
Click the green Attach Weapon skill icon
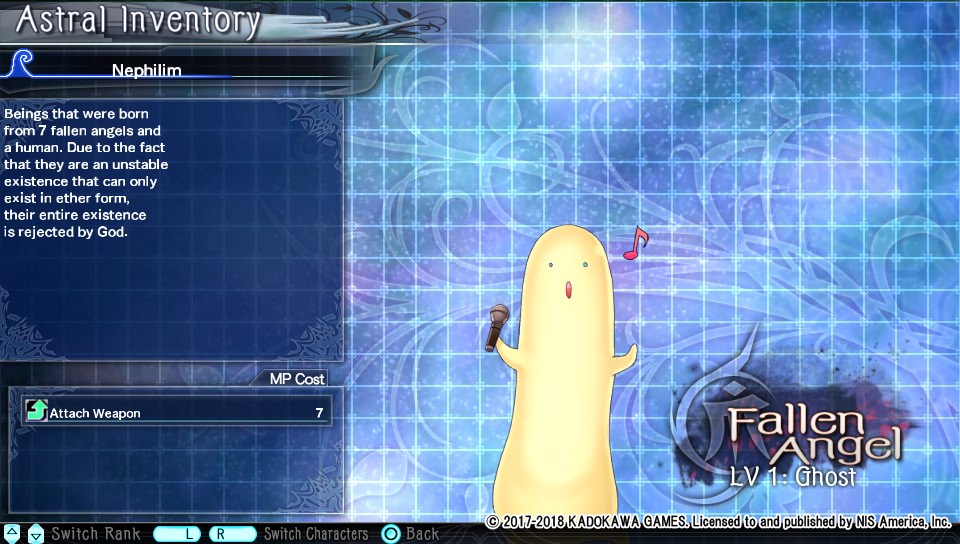[x=37, y=411]
